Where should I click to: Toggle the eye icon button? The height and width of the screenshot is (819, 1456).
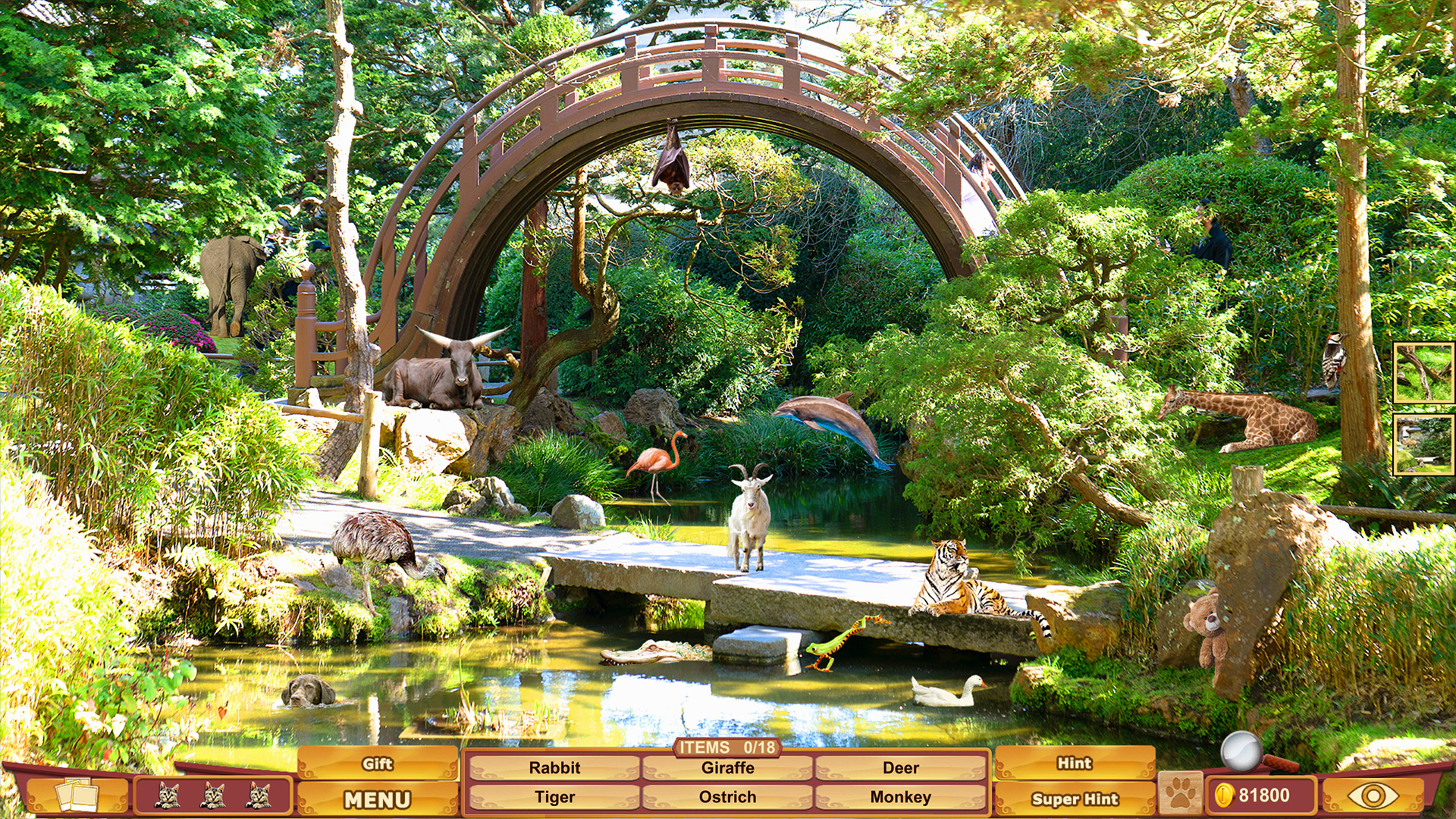[x=1373, y=795]
